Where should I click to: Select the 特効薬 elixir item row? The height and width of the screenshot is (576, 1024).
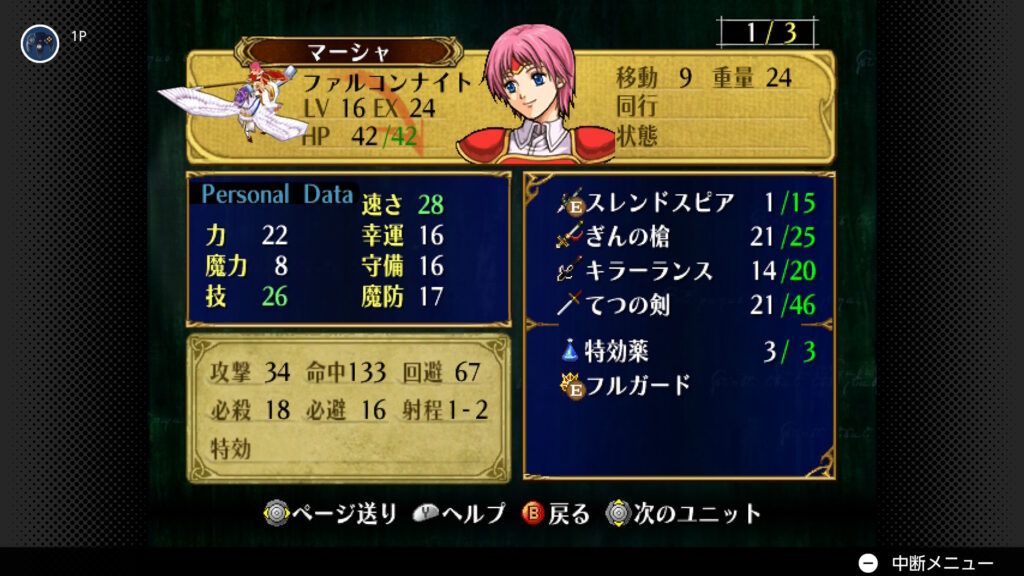[x=686, y=351]
